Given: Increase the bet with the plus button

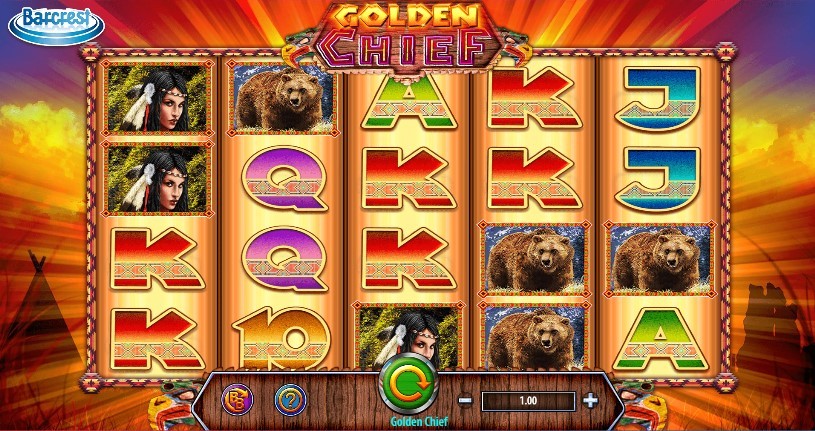Looking at the screenshot, I should tap(590, 401).
